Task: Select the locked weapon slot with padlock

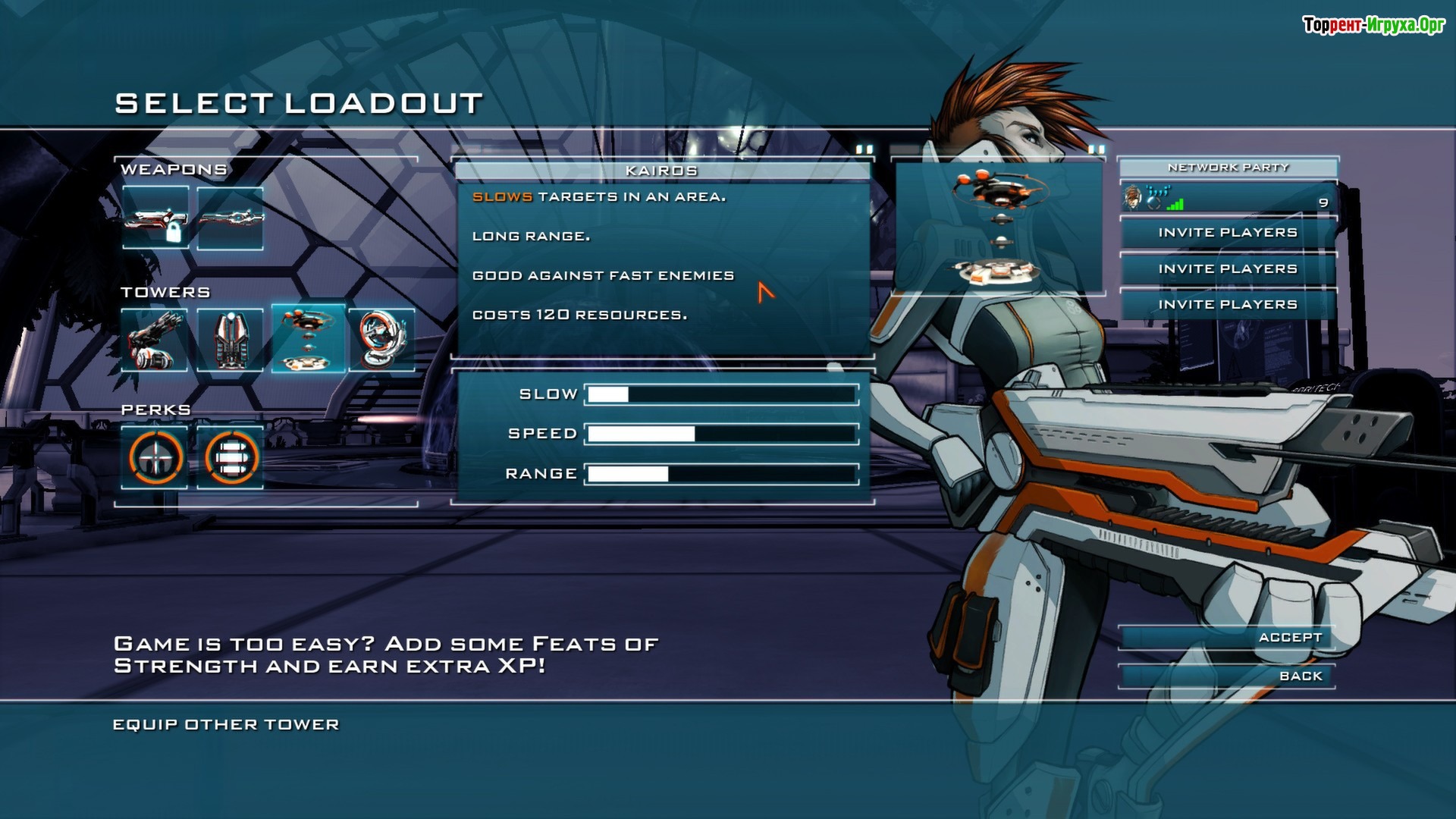Action: coord(155,219)
